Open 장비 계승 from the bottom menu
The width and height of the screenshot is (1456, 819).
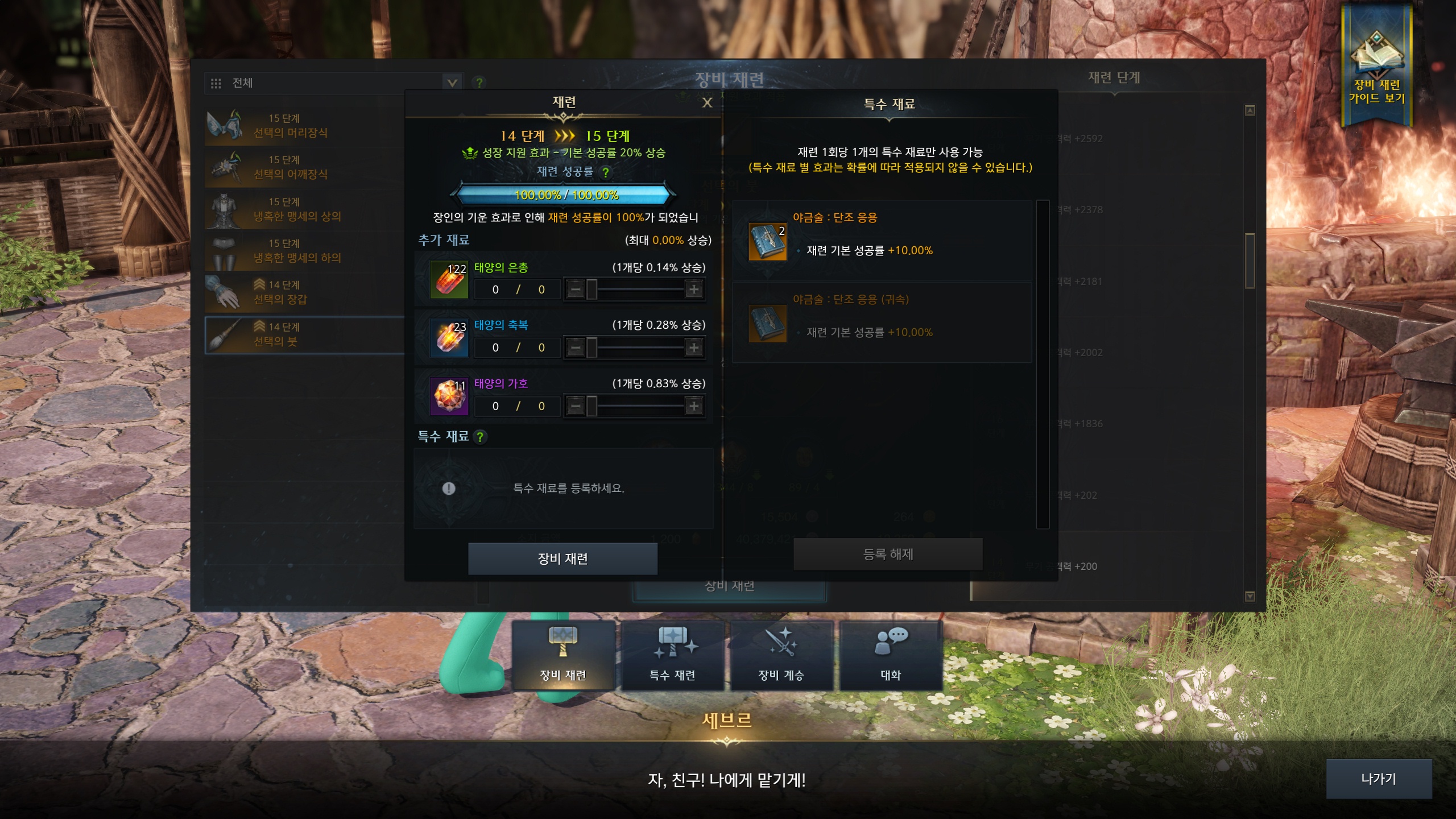tap(781, 656)
